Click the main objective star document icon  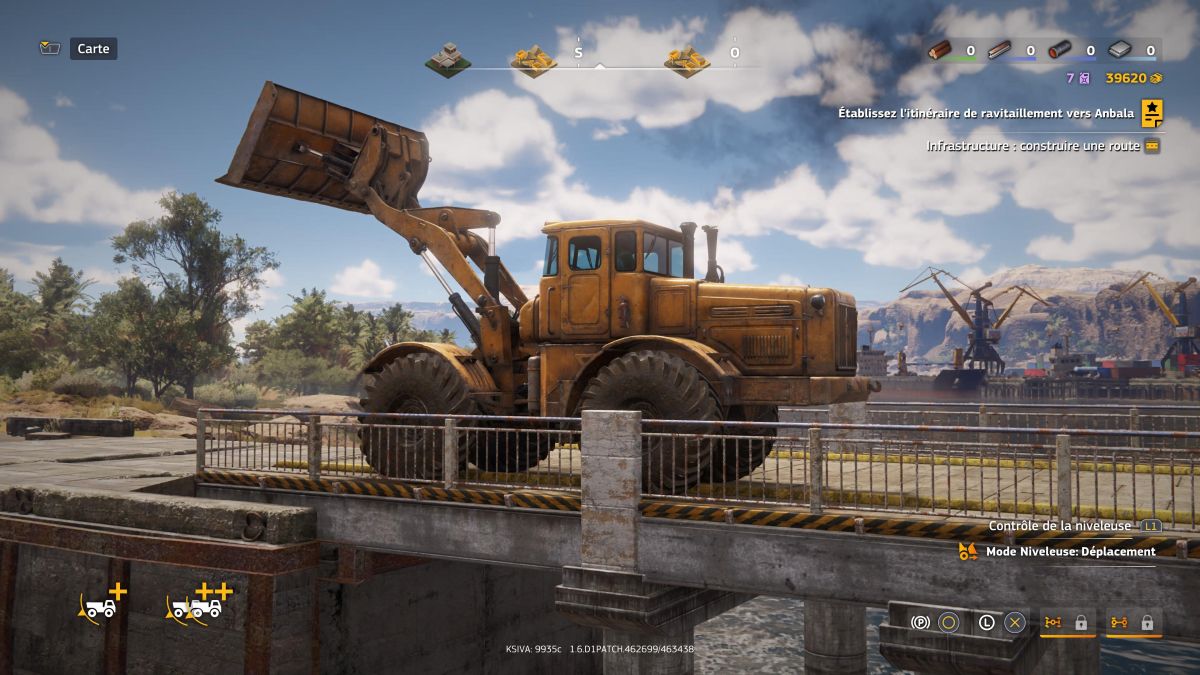(1152, 113)
